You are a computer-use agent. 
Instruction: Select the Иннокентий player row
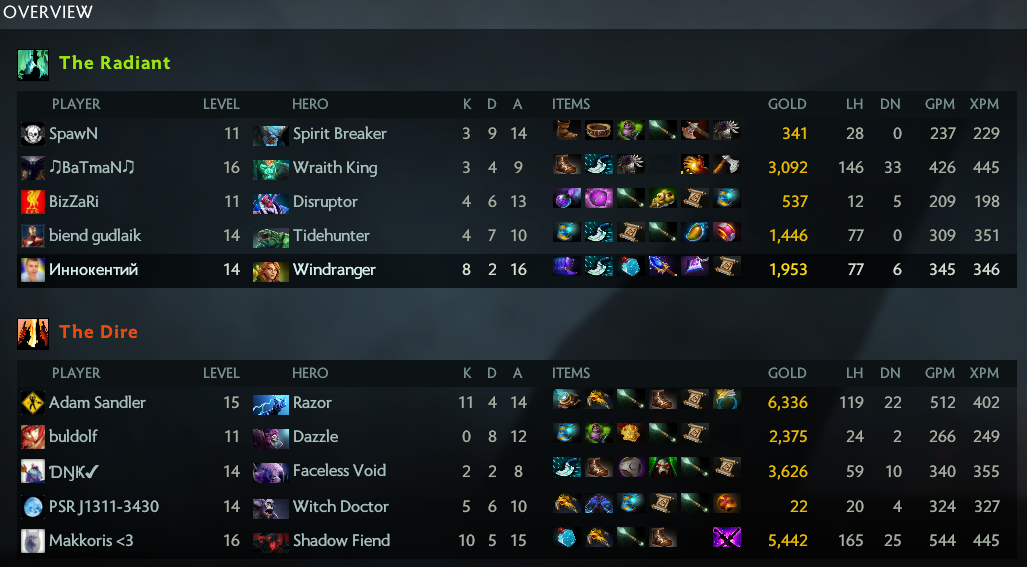(93, 270)
